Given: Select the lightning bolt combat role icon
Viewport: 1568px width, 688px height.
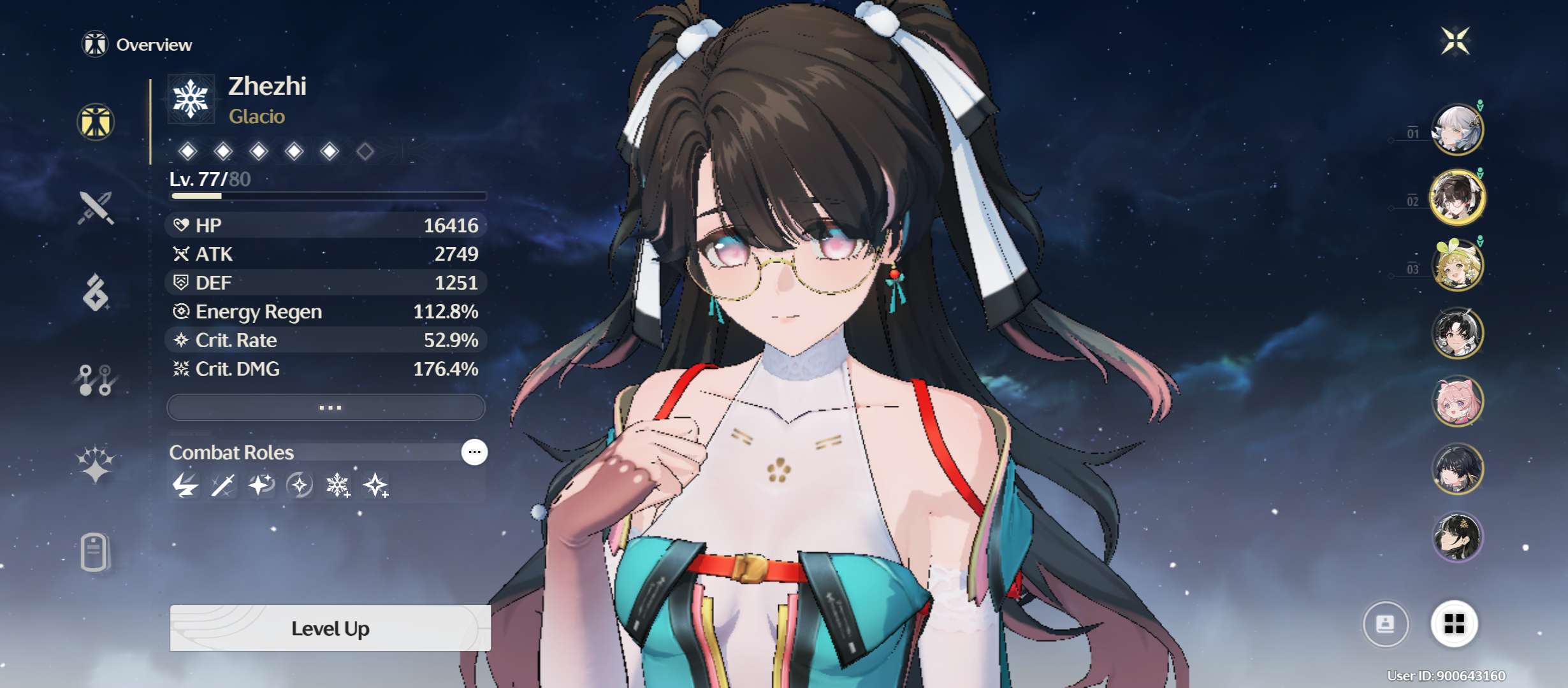Looking at the screenshot, I should click(185, 485).
